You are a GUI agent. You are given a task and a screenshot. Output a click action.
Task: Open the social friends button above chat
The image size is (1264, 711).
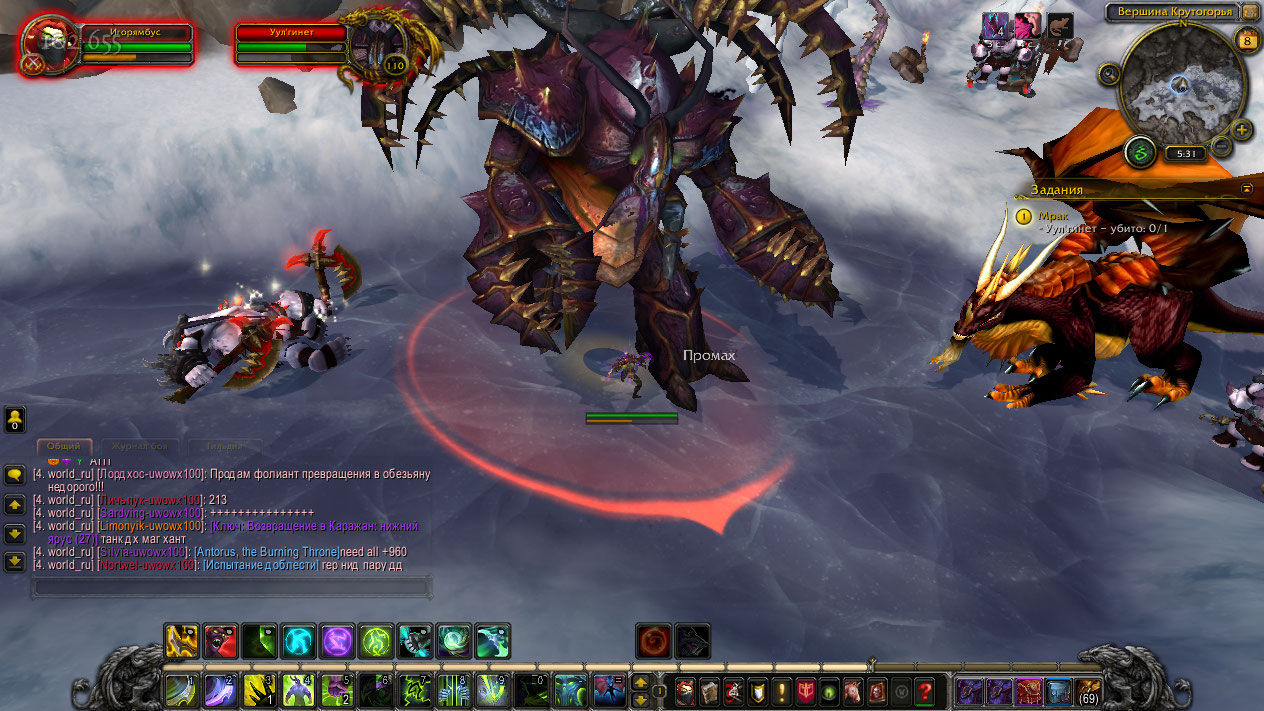(x=15, y=420)
